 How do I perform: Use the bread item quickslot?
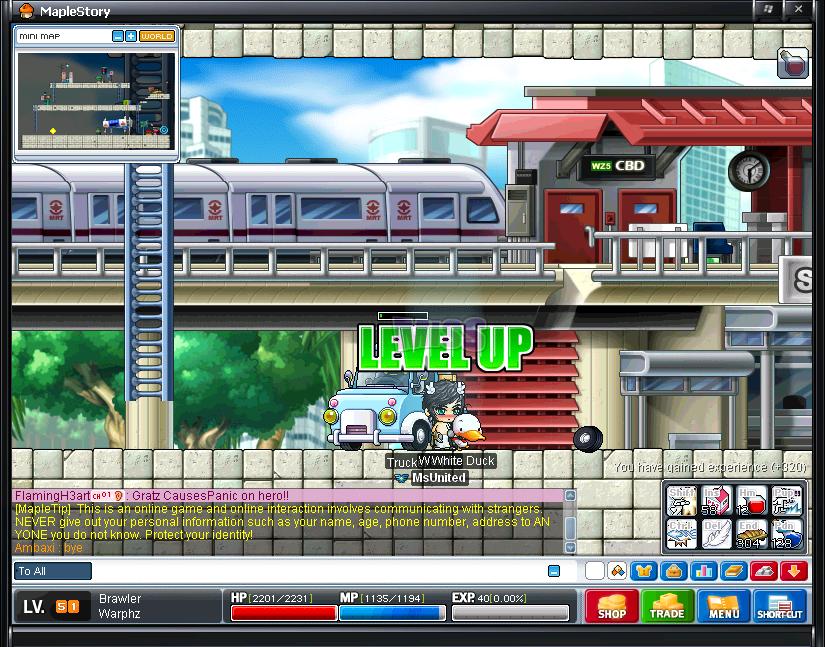[751, 533]
